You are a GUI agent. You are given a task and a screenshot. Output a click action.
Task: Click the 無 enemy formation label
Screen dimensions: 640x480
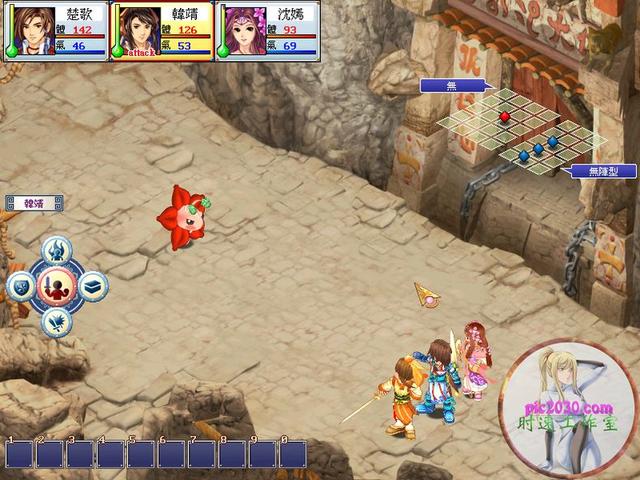(x=451, y=86)
